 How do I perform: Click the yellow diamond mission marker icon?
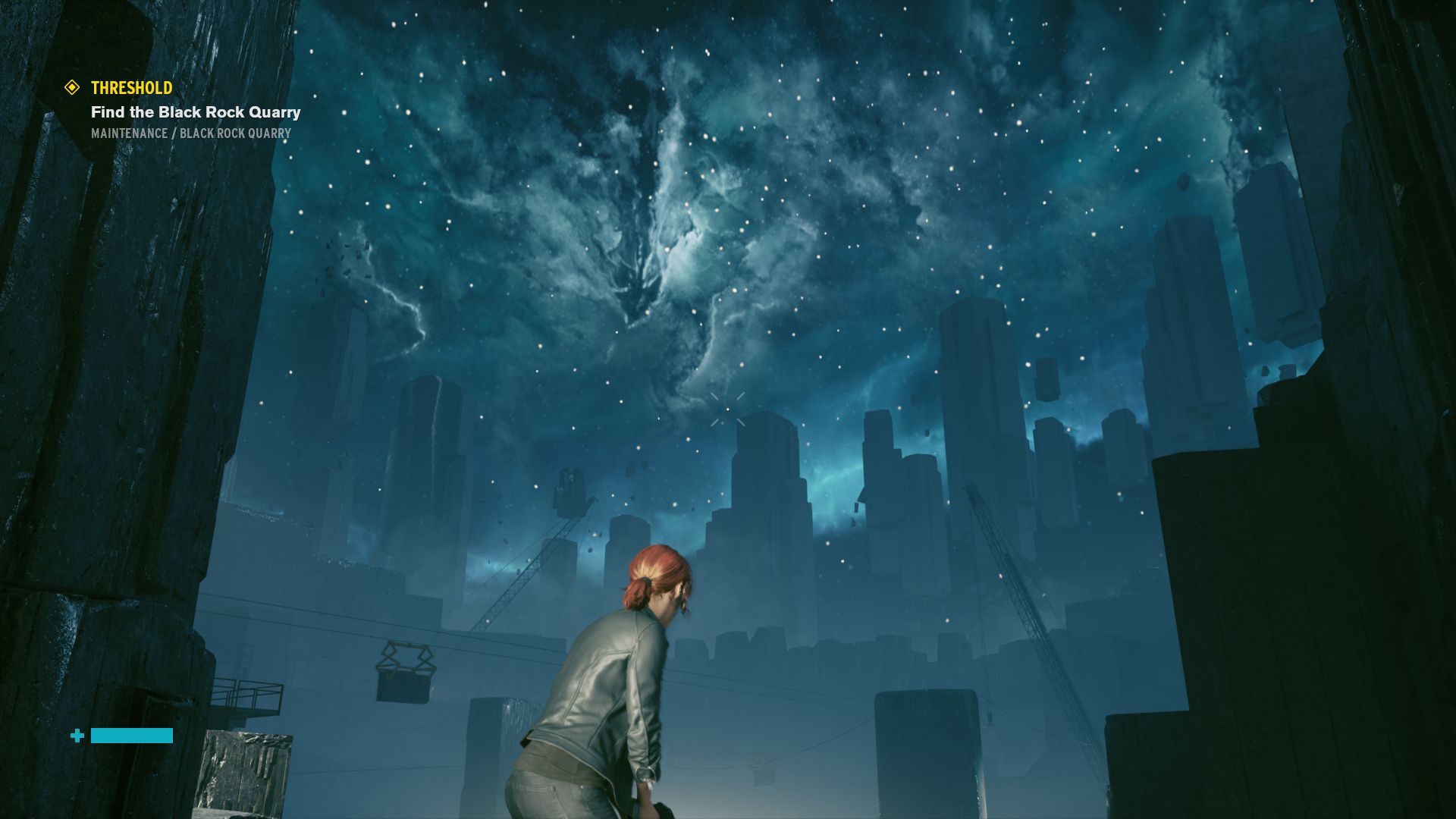tap(72, 88)
